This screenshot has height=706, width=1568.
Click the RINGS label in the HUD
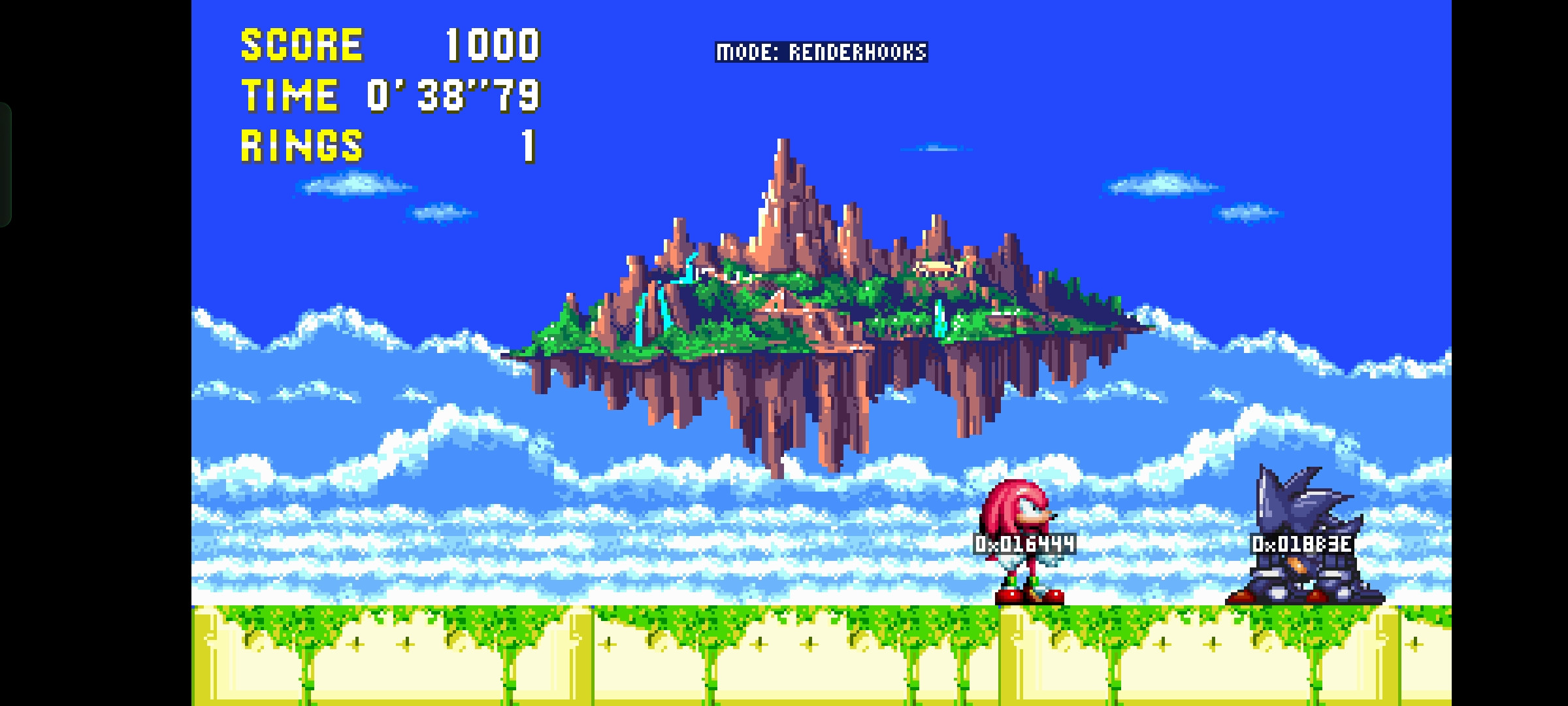coord(301,146)
